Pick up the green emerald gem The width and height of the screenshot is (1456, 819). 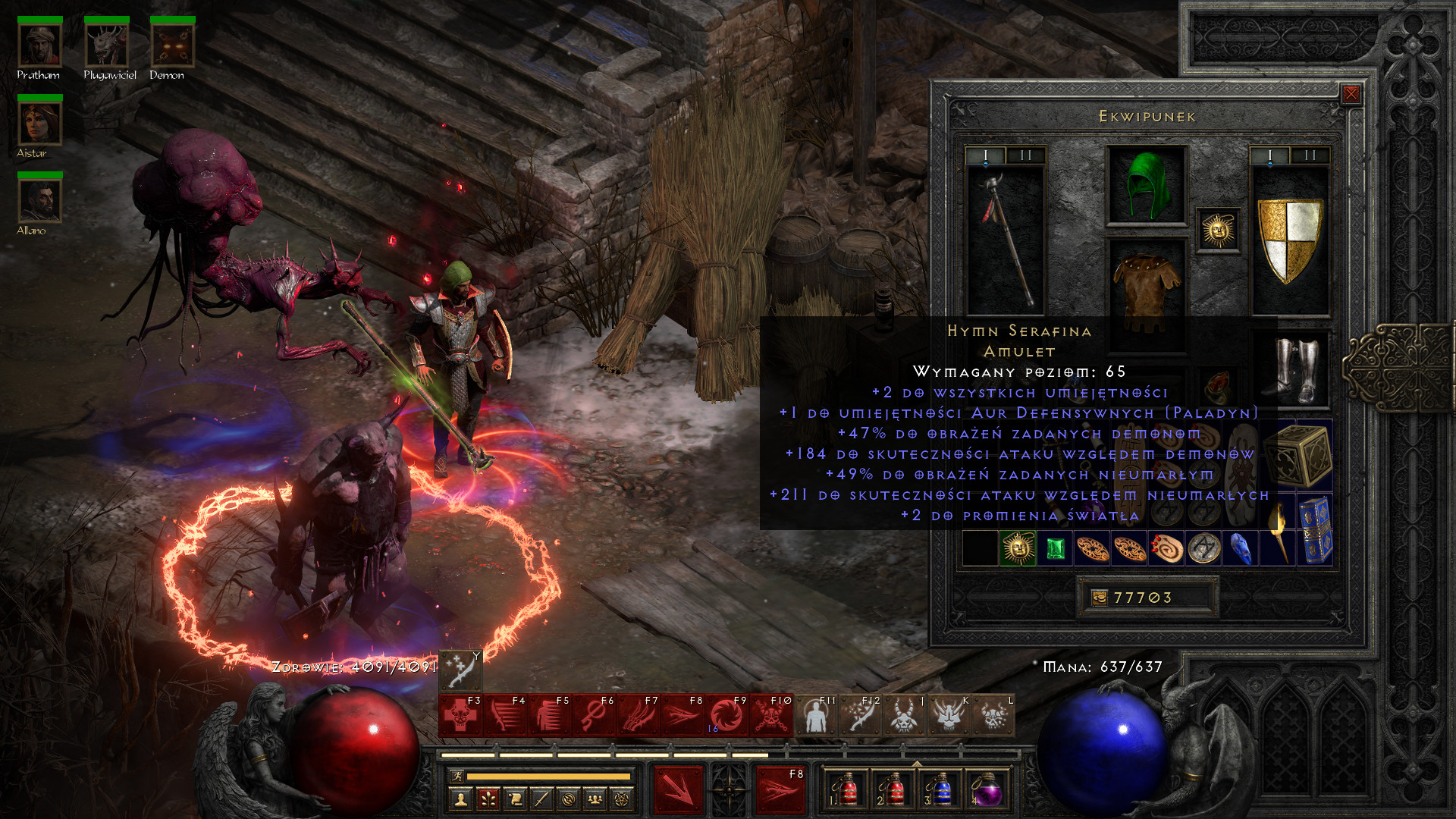[1054, 548]
